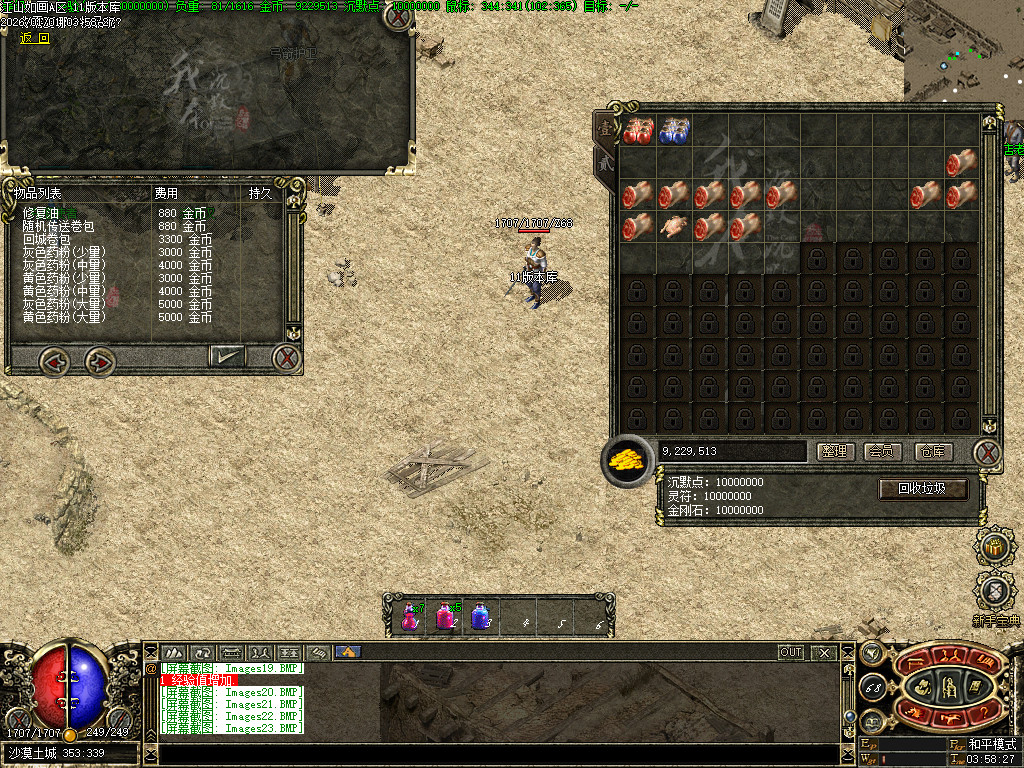The image size is (1024, 768).
Task: Confirm purchase with the checkmark button
Action: (x=227, y=355)
